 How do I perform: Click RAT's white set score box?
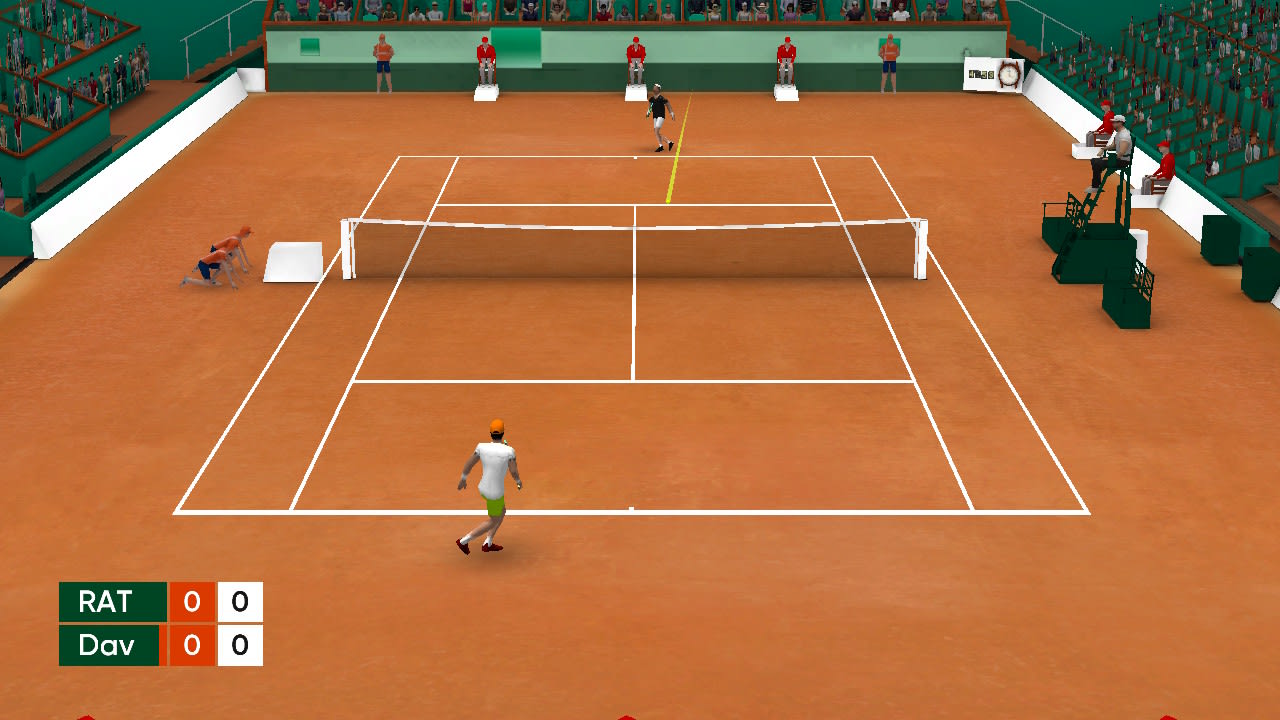tap(237, 602)
